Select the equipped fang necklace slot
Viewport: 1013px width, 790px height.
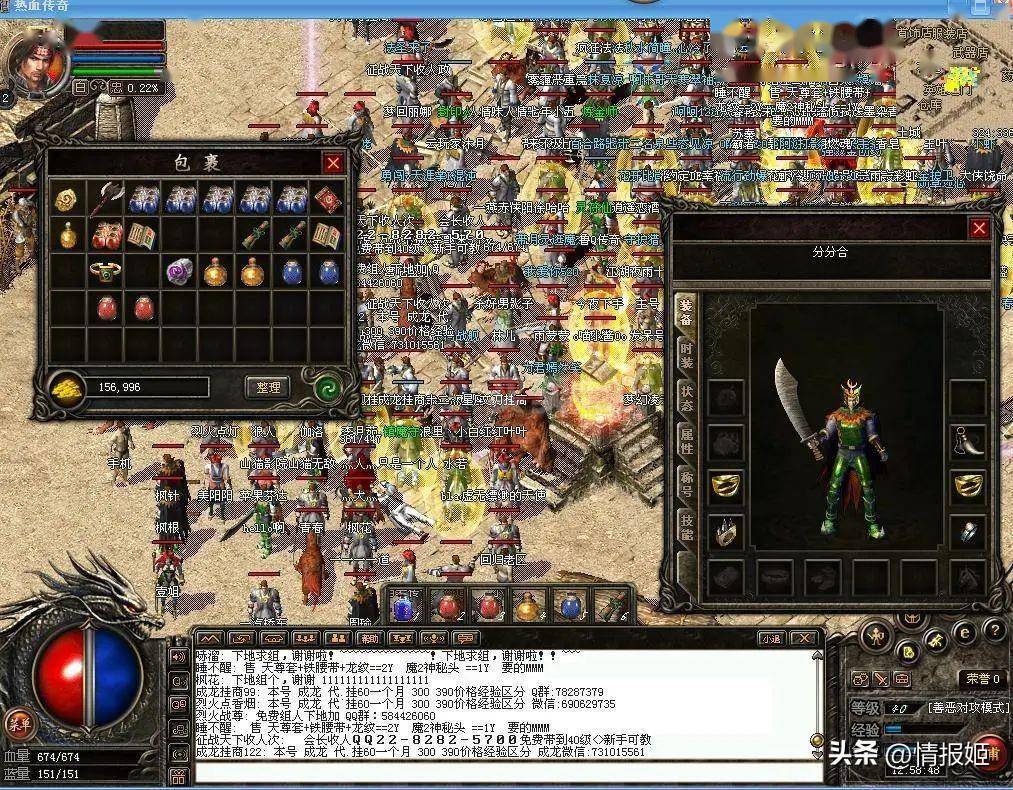tap(967, 441)
